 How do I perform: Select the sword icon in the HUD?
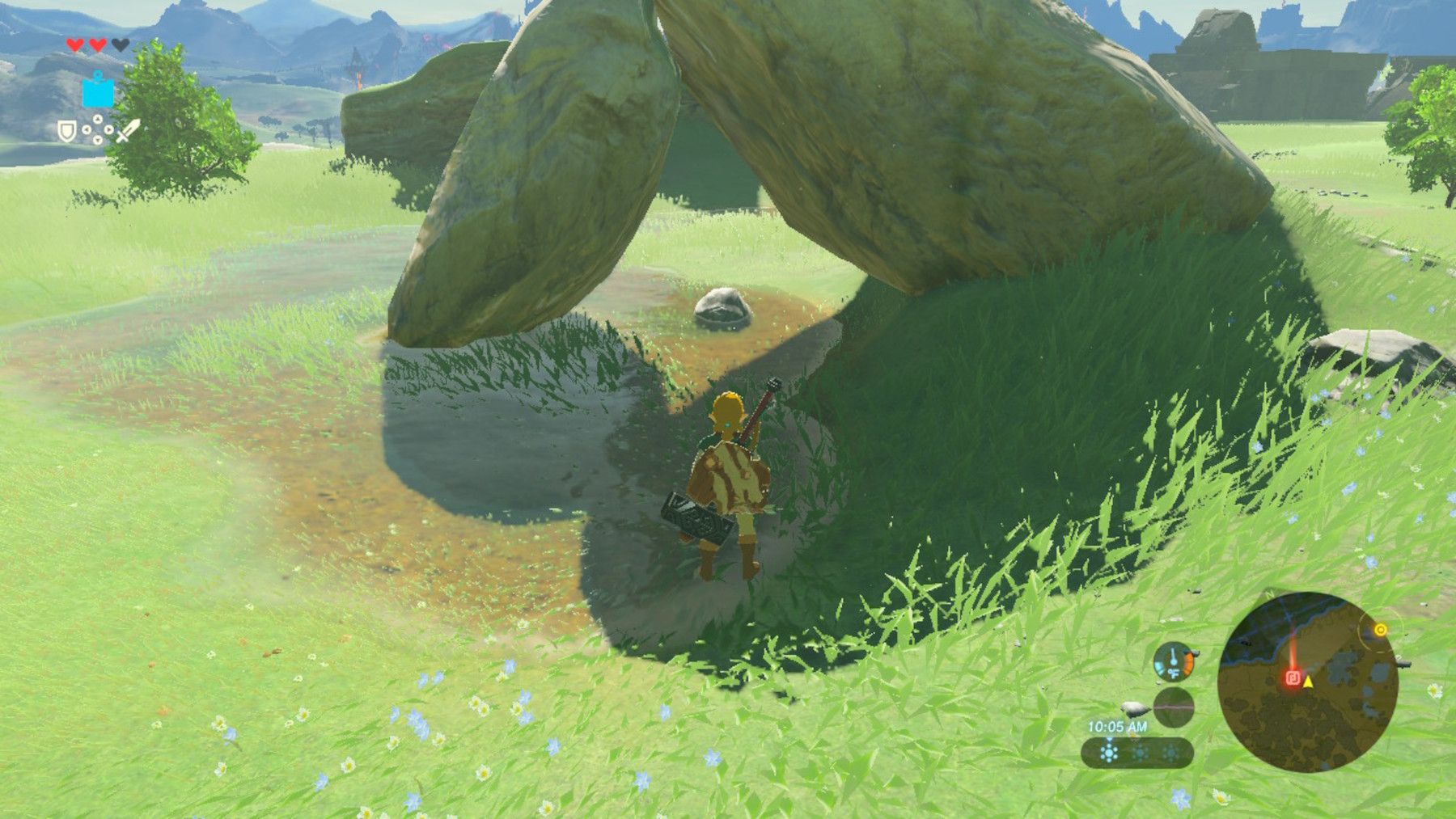[128, 130]
